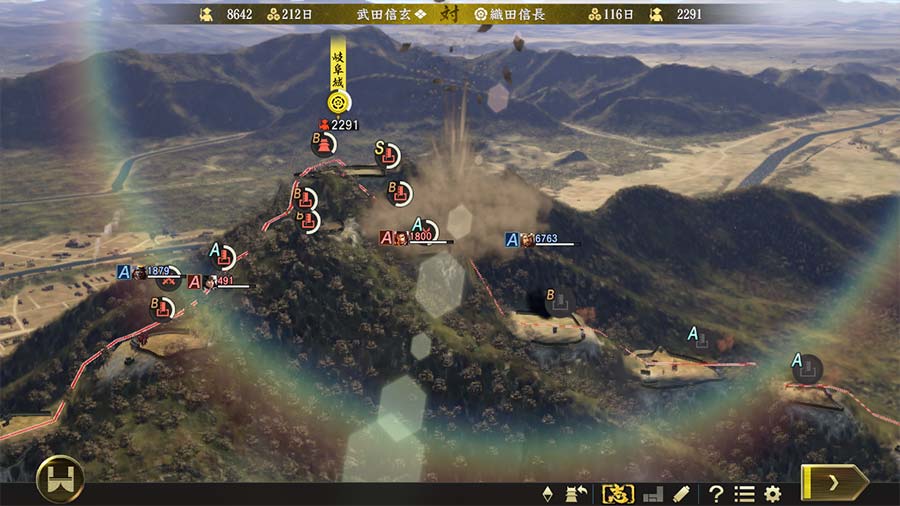Select the blue army with 6763 troops
Screen dimensions: 900x506
pos(541,239)
